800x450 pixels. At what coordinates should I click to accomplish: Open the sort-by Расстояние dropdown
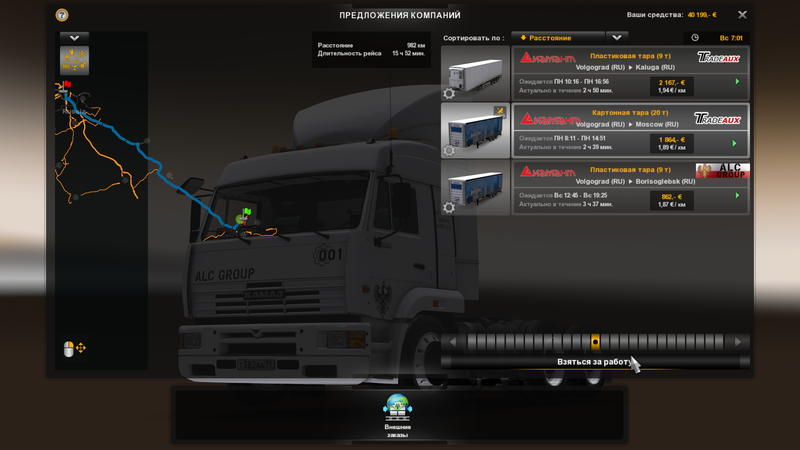click(558, 38)
